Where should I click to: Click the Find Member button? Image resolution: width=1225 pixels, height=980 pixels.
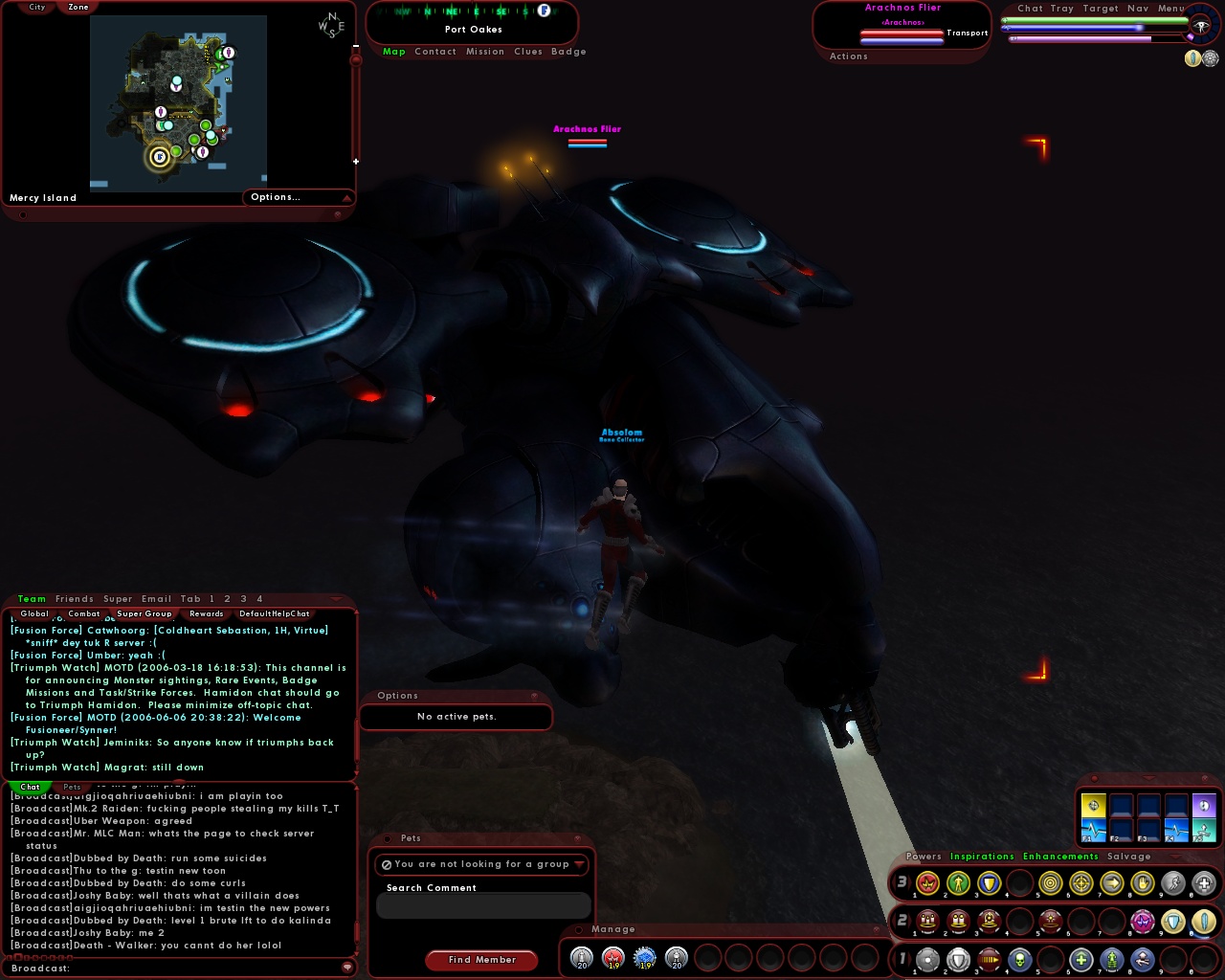(482, 960)
